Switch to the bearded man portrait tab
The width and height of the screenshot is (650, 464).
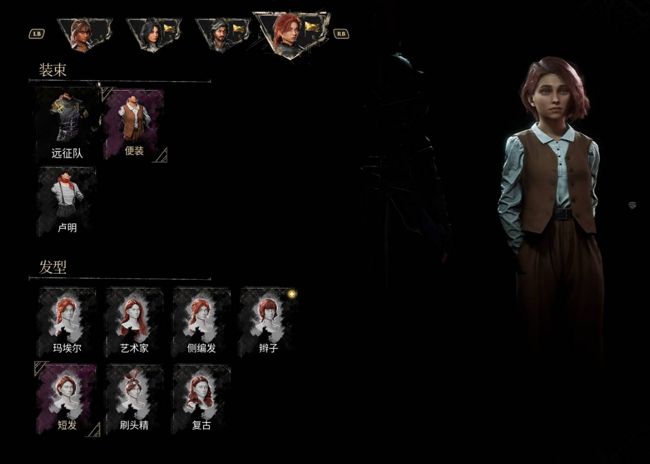(222, 34)
